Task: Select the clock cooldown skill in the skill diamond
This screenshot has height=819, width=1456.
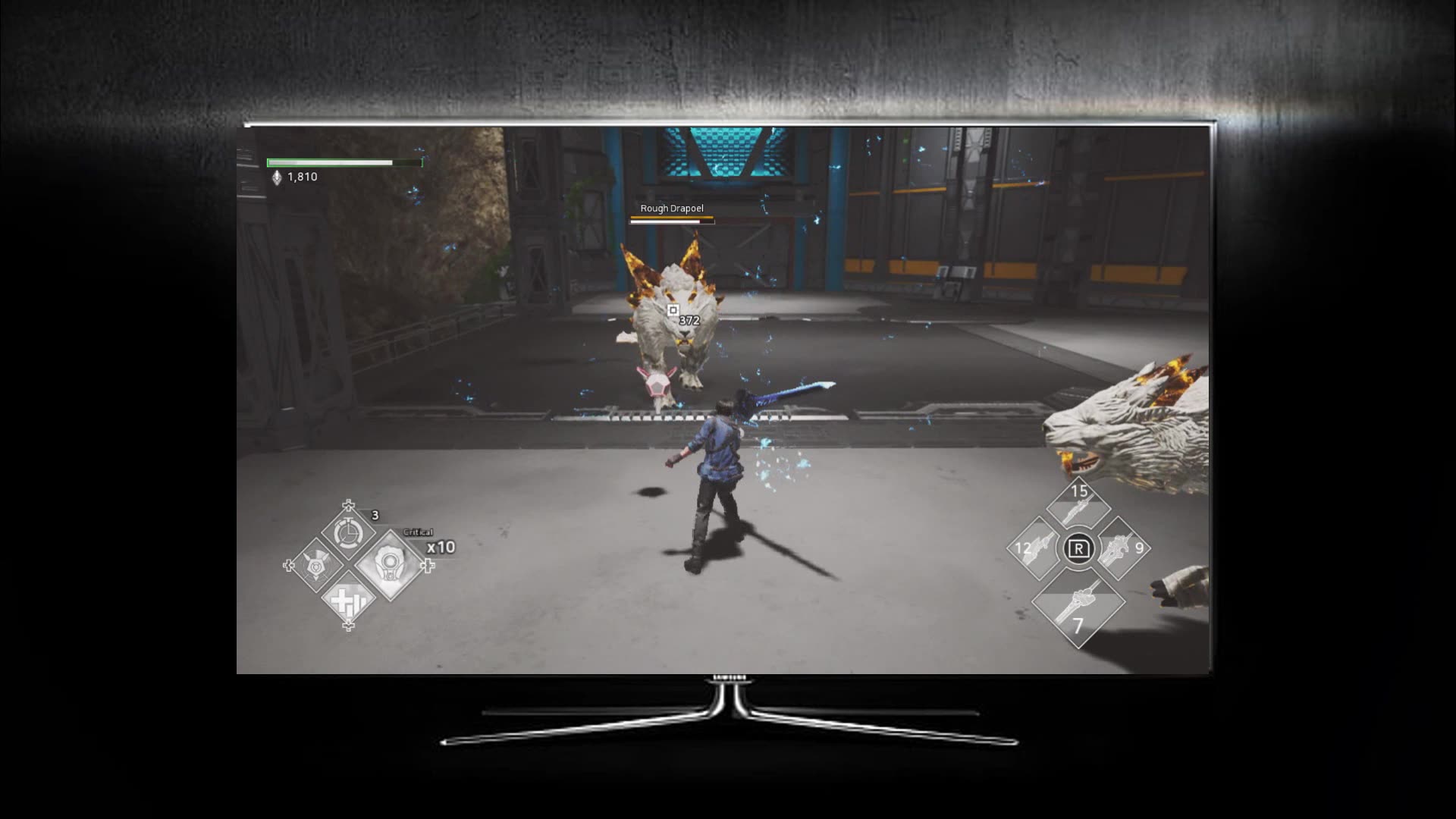Action: (x=347, y=532)
